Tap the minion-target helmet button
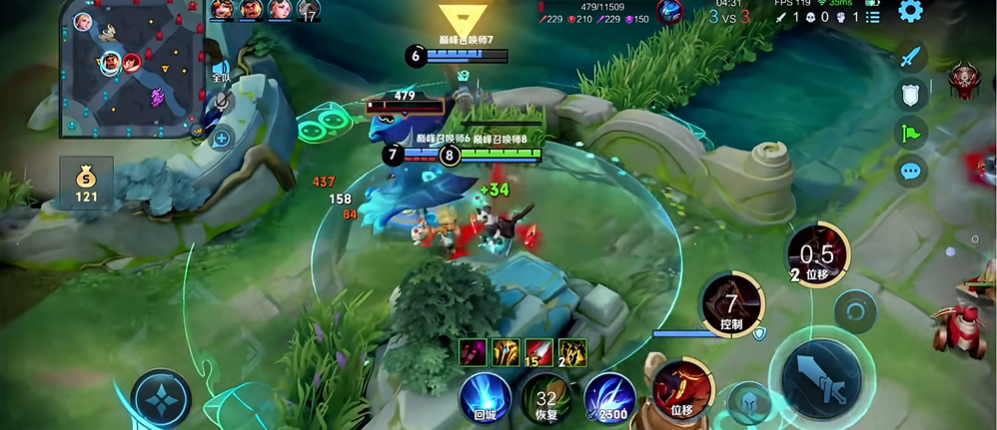 (747, 404)
